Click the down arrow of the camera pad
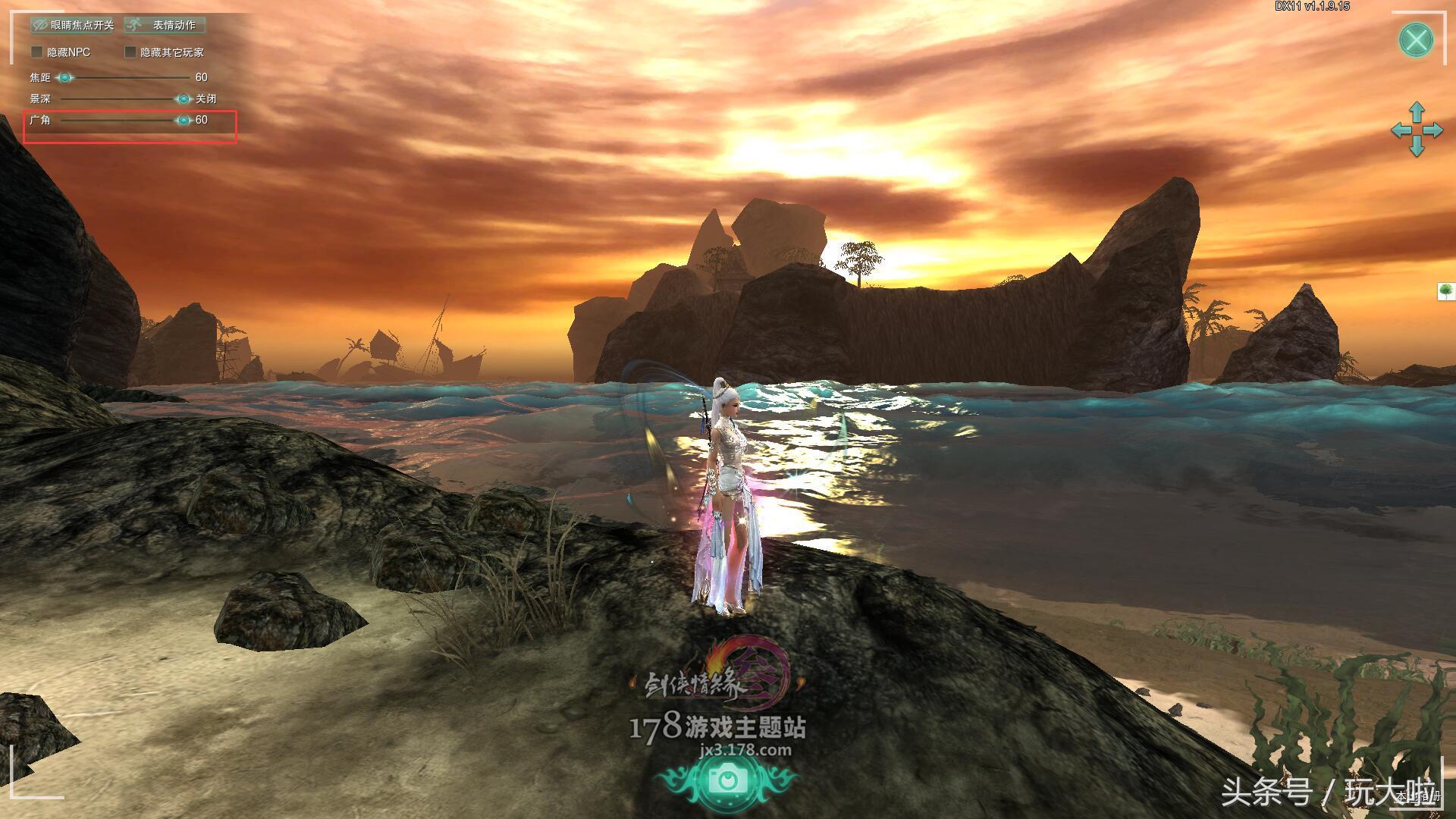 (x=1417, y=149)
